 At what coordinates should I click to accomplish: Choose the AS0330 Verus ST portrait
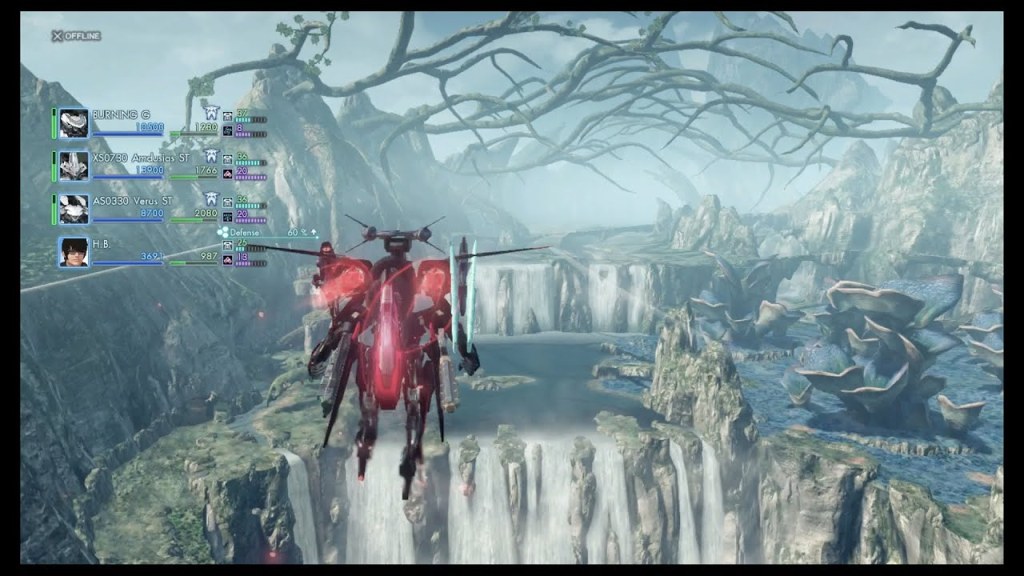73,209
